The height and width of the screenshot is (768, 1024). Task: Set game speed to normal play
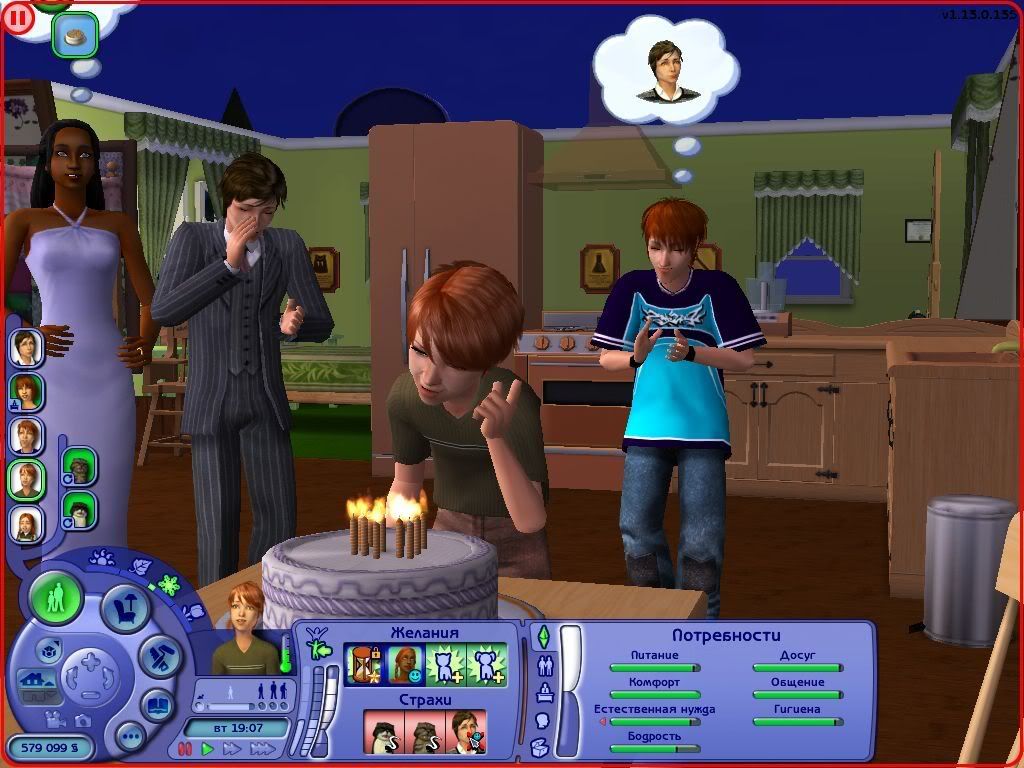point(208,748)
